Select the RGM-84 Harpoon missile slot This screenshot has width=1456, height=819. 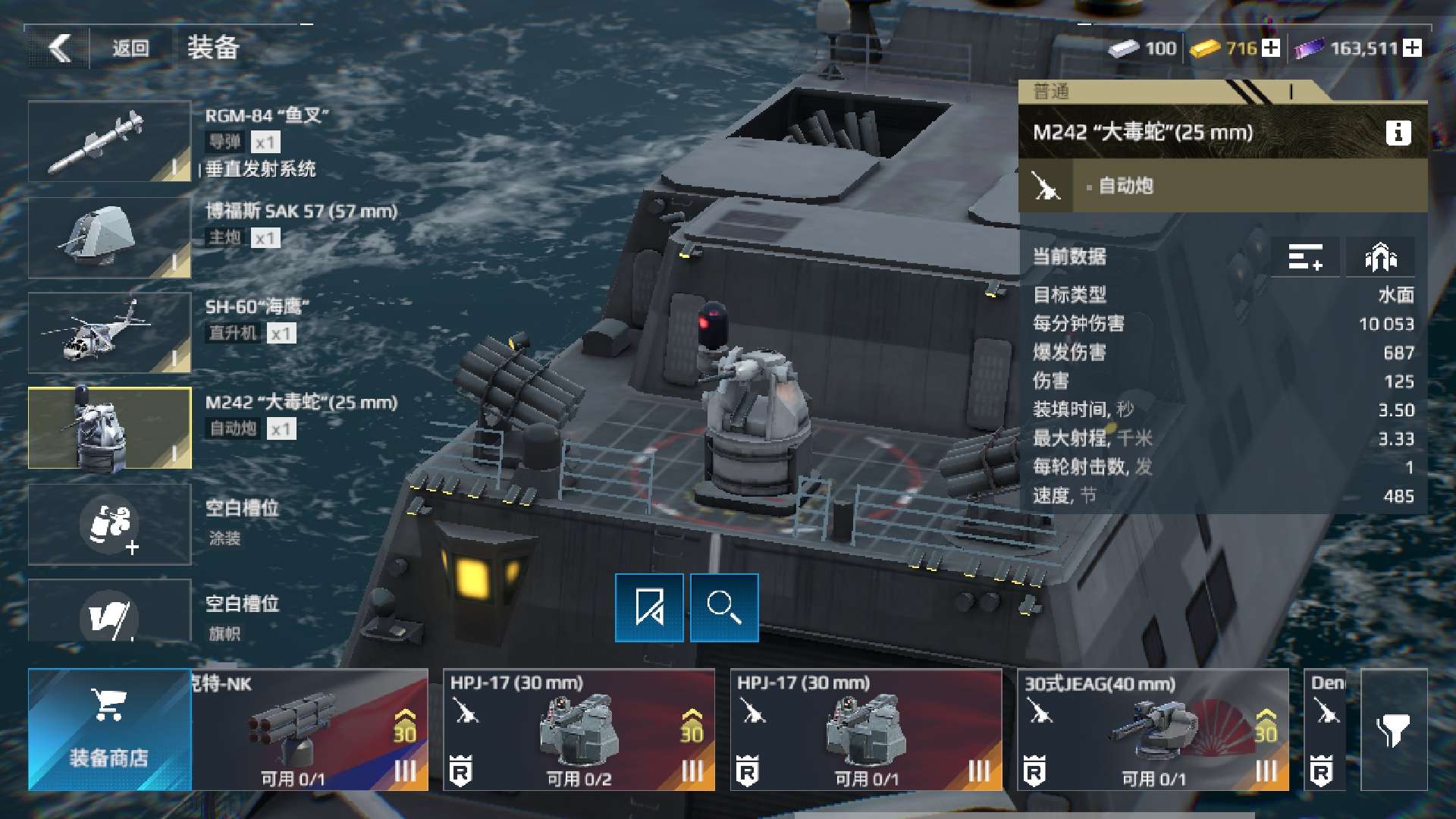[110, 142]
